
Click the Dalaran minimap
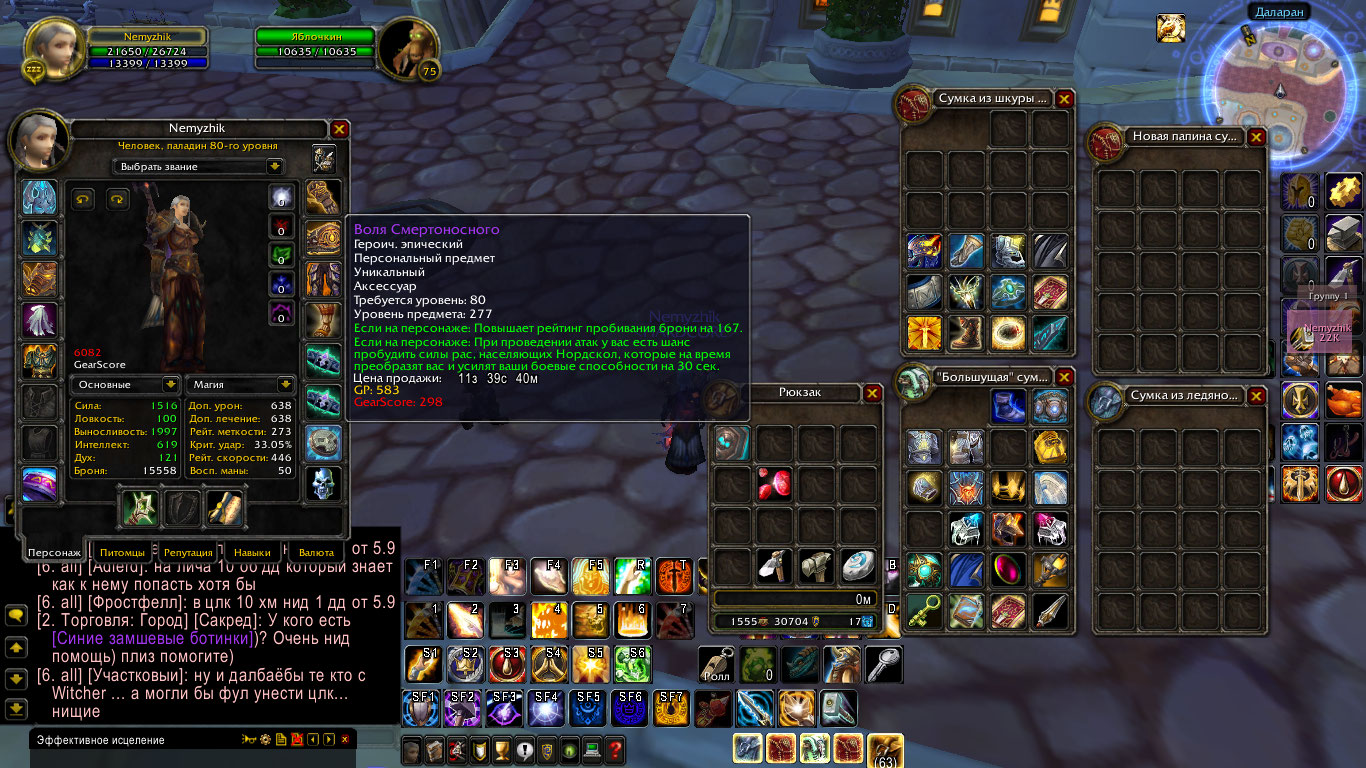(x=1283, y=92)
